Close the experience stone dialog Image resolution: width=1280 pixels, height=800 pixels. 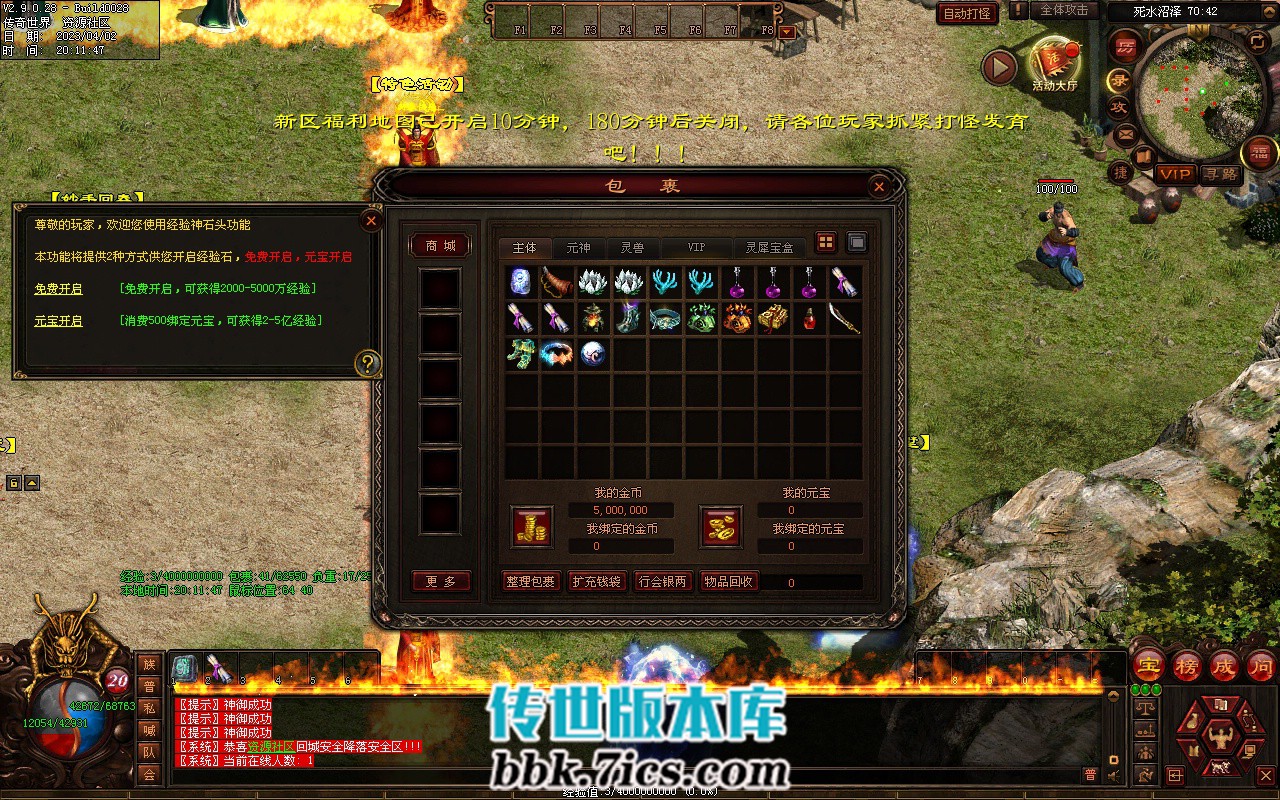(371, 220)
